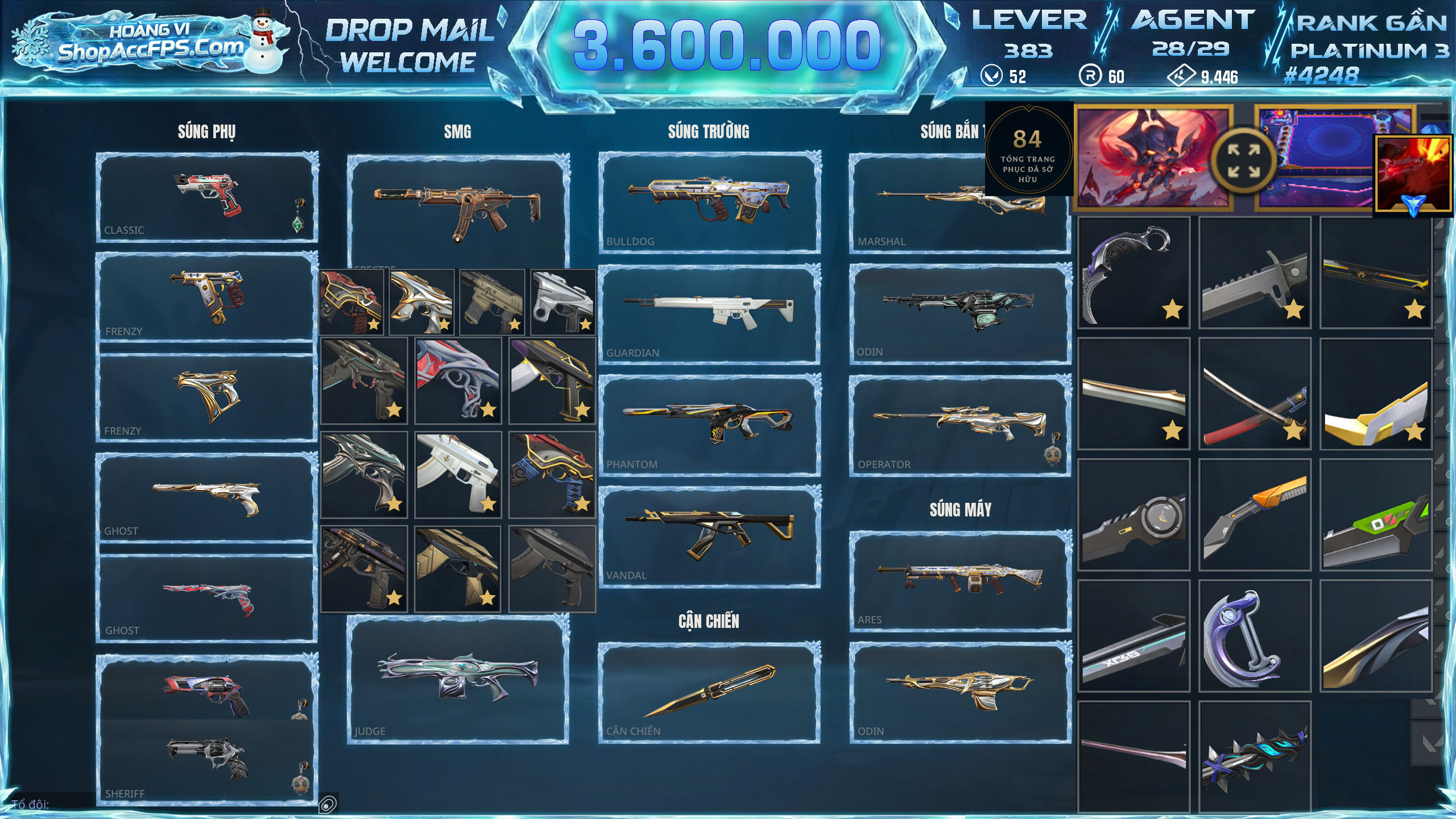Choose the Operator sniper slot
The width and height of the screenshot is (1456, 819).
(x=959, y=424)
